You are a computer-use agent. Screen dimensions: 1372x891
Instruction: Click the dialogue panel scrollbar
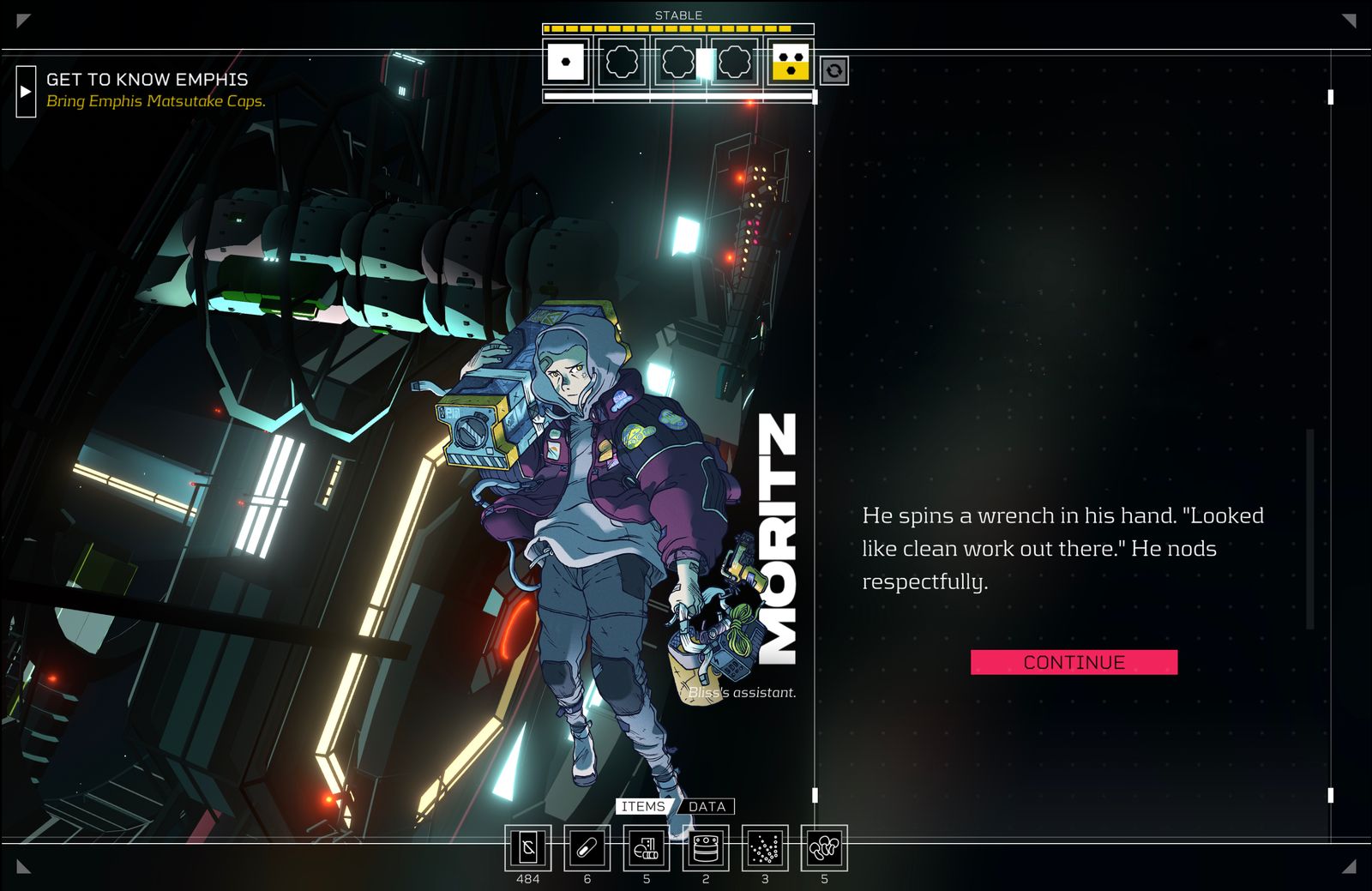point(1309,528)
